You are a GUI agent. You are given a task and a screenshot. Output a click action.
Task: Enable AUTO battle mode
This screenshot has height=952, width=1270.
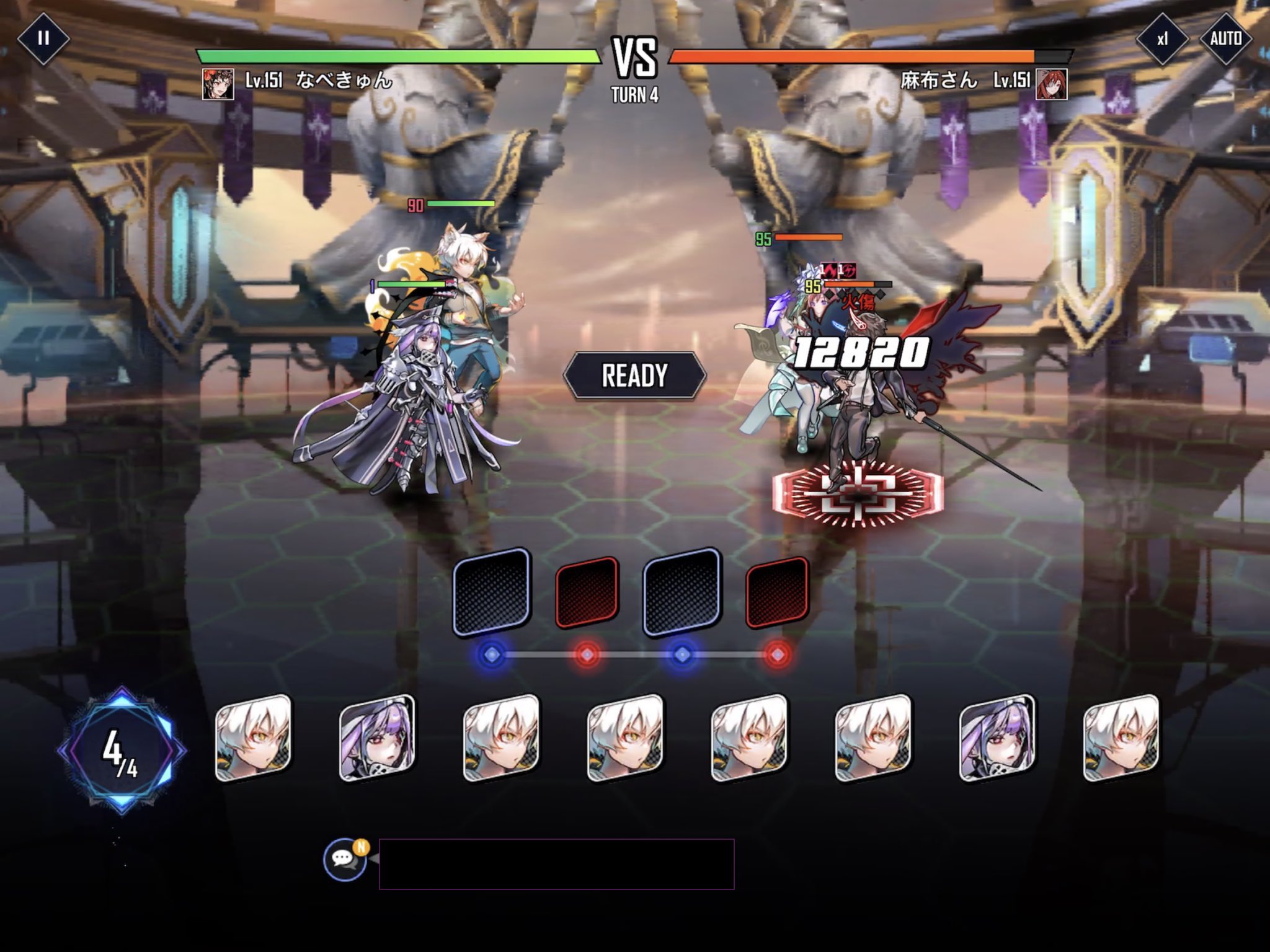pos(1226,39)
